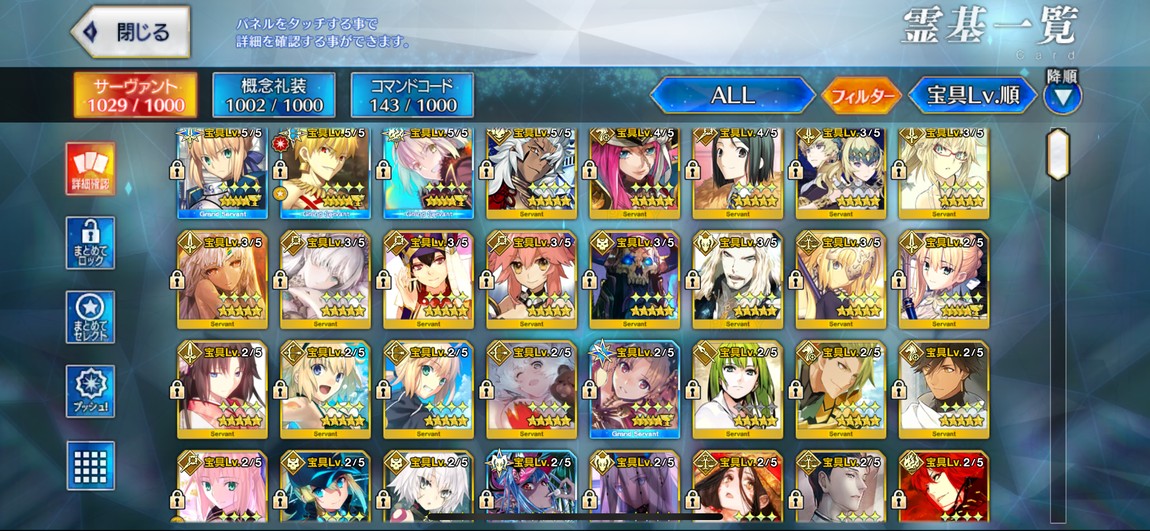Screen dimensions: 1150x531
Task: Click the vertical scrollbar handle
Action: tap(1057, 154)
